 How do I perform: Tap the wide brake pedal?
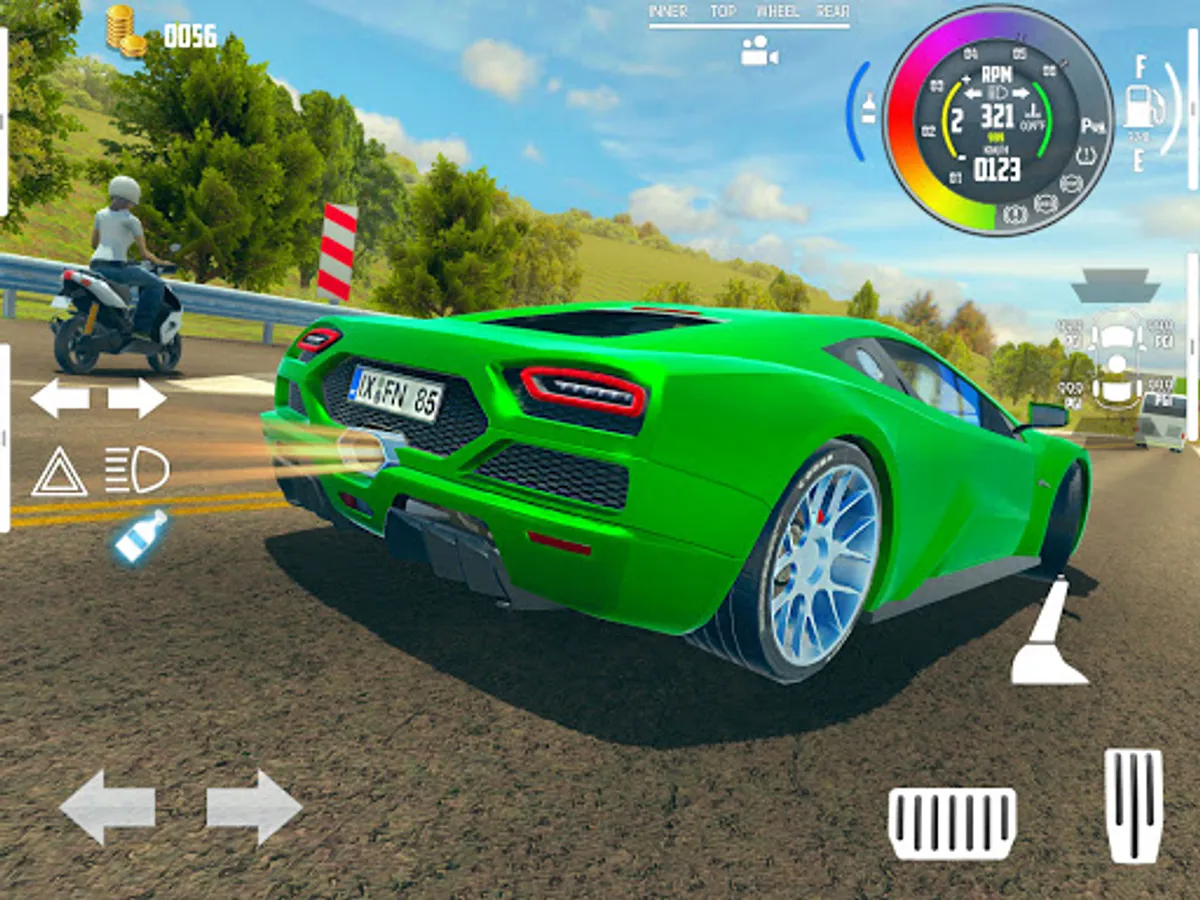[x=952, y=822]
